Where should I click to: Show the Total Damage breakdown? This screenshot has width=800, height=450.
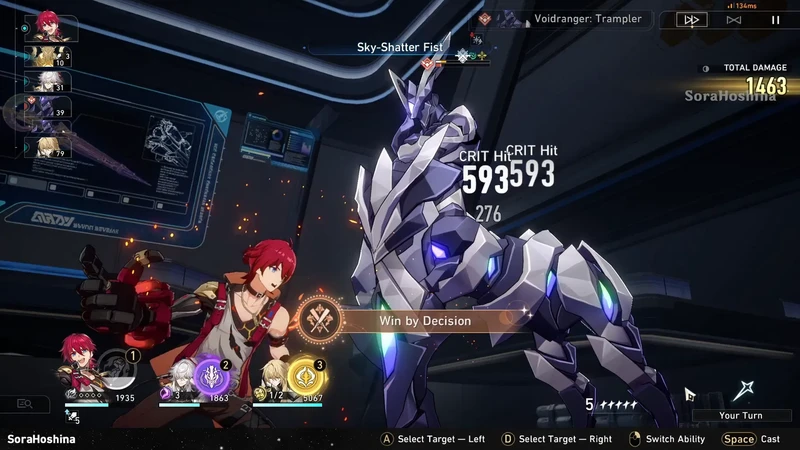(x=745, y=81)
